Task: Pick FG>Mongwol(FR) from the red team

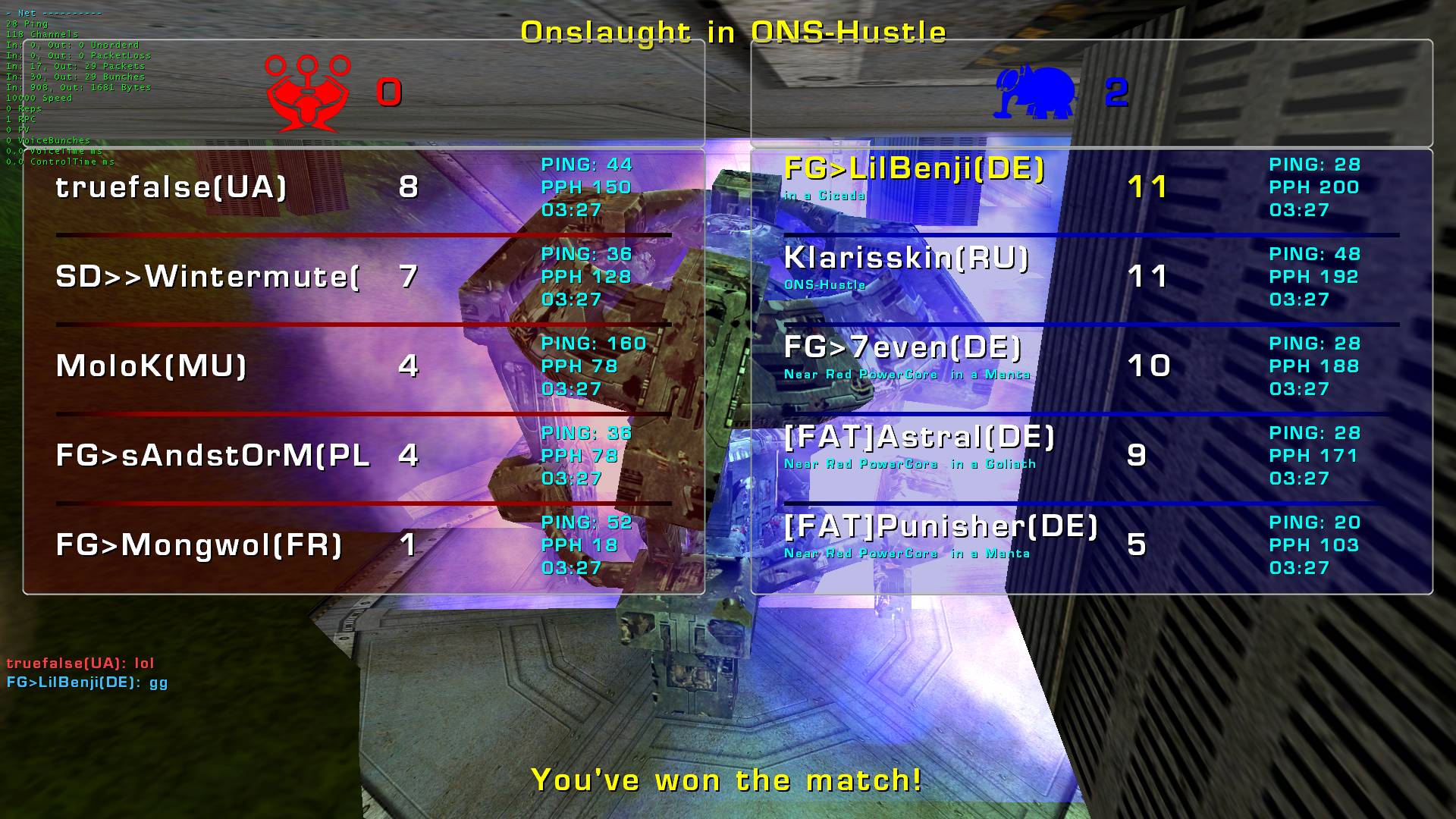Action: 199,545
